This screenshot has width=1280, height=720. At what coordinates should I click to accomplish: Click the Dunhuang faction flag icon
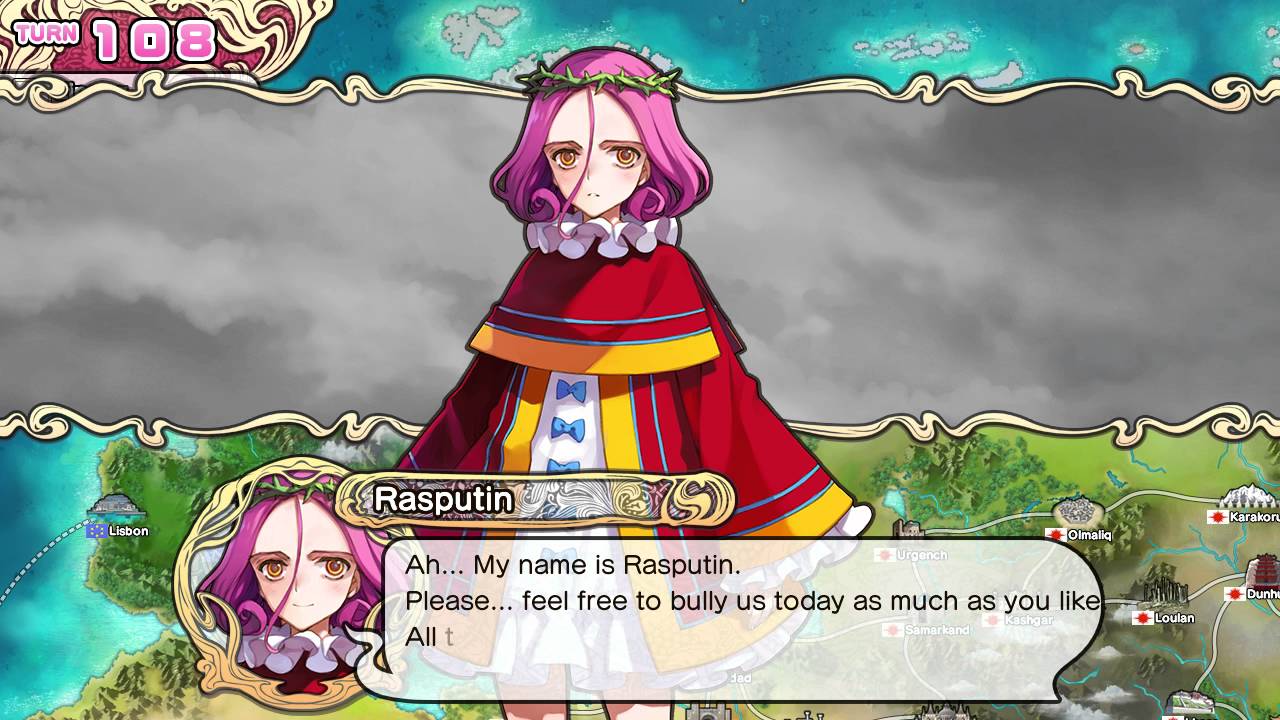[x=1234, y=594]
